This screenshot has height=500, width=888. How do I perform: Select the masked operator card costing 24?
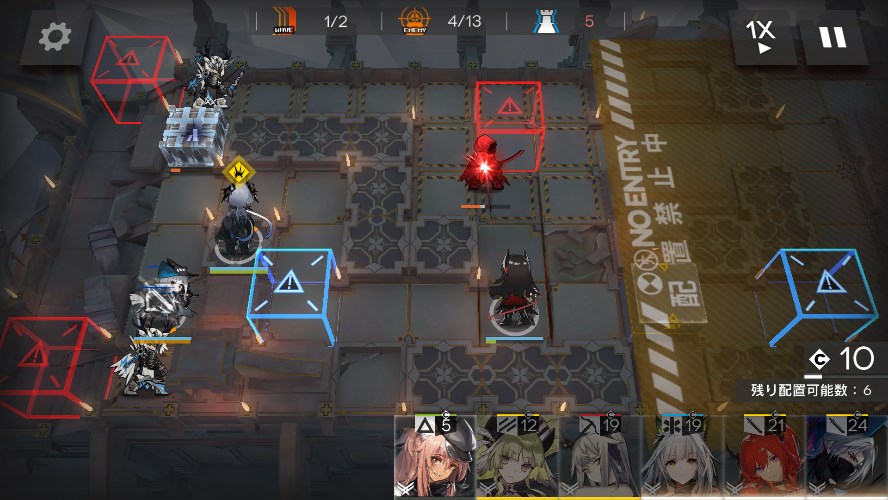pyautogui.click(x=846, y=458)
